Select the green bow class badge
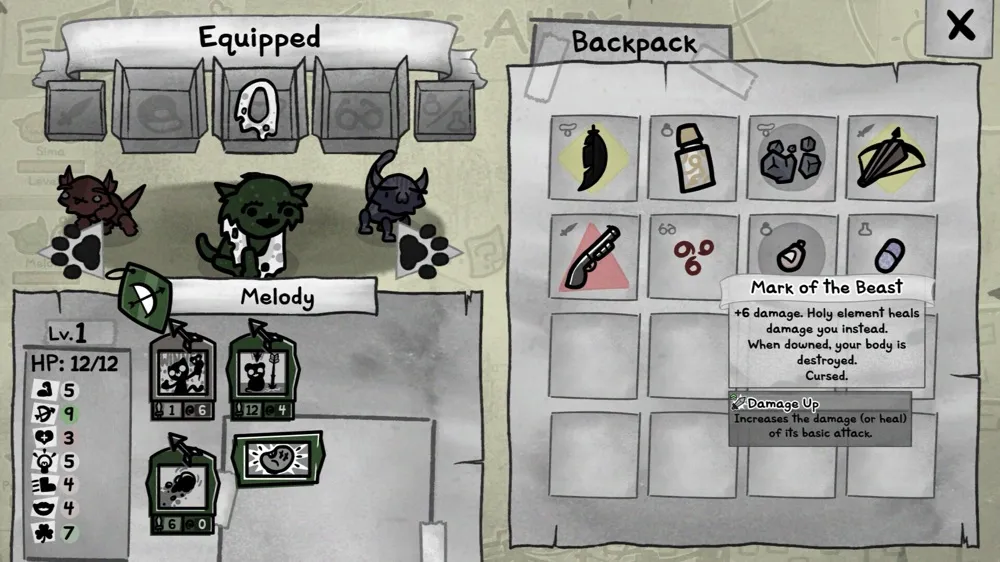1000x562 pixels. [146, 295]
